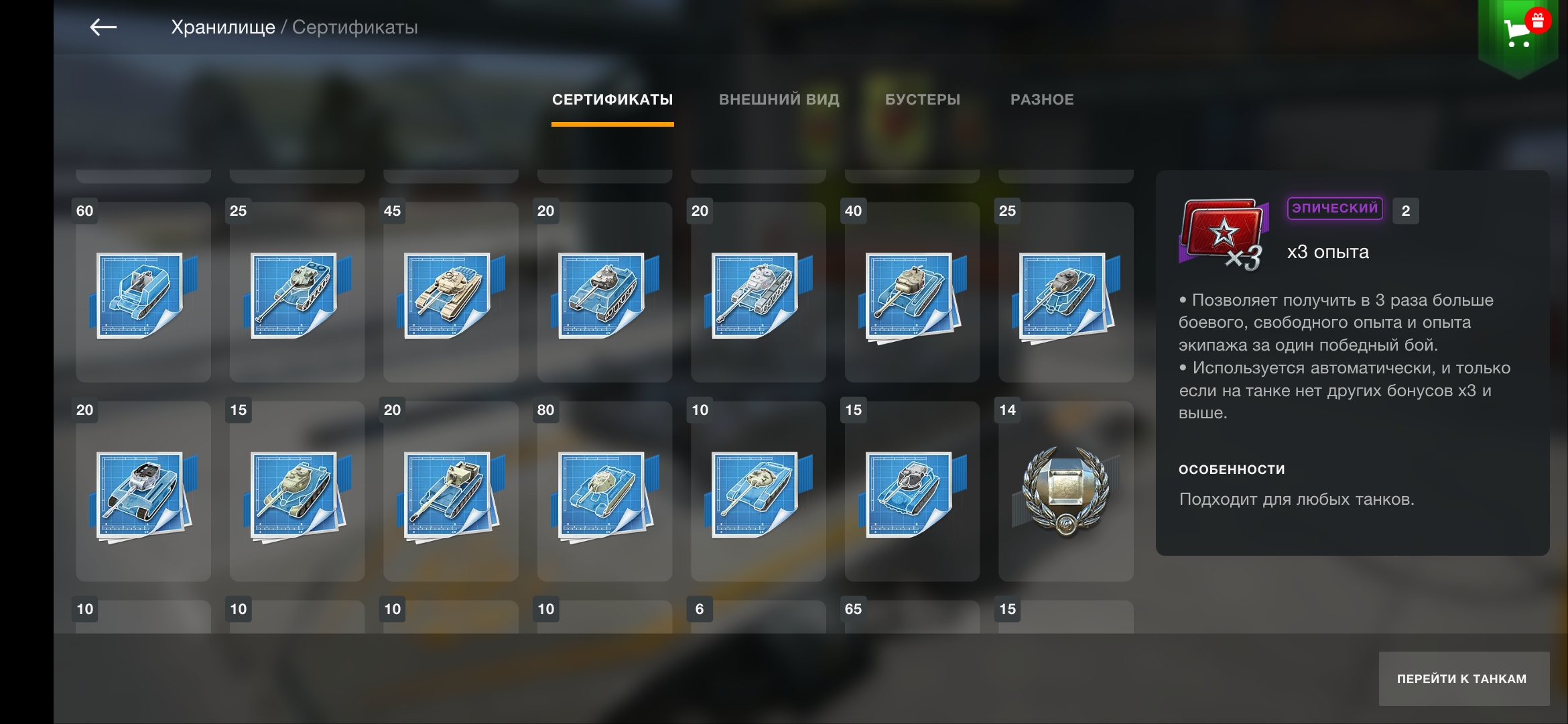1568x724 pixels.
Task: Choose the blueprint tile with count 45
Action: (x=450, y=292)
